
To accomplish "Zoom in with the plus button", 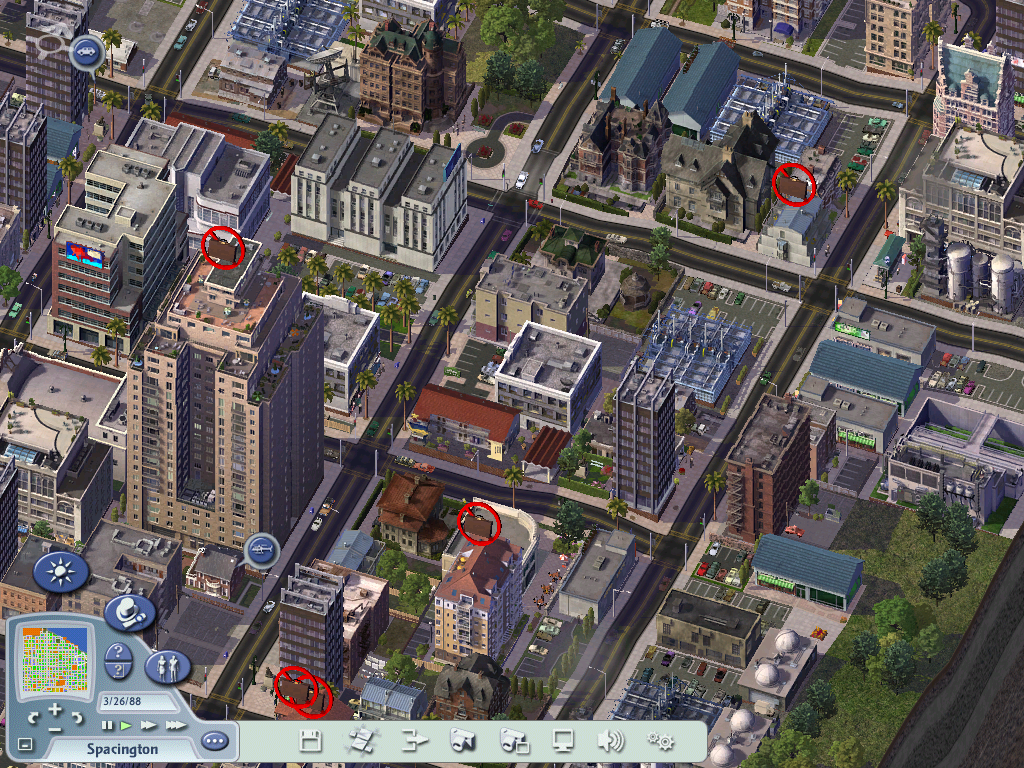I will point(55,708).
